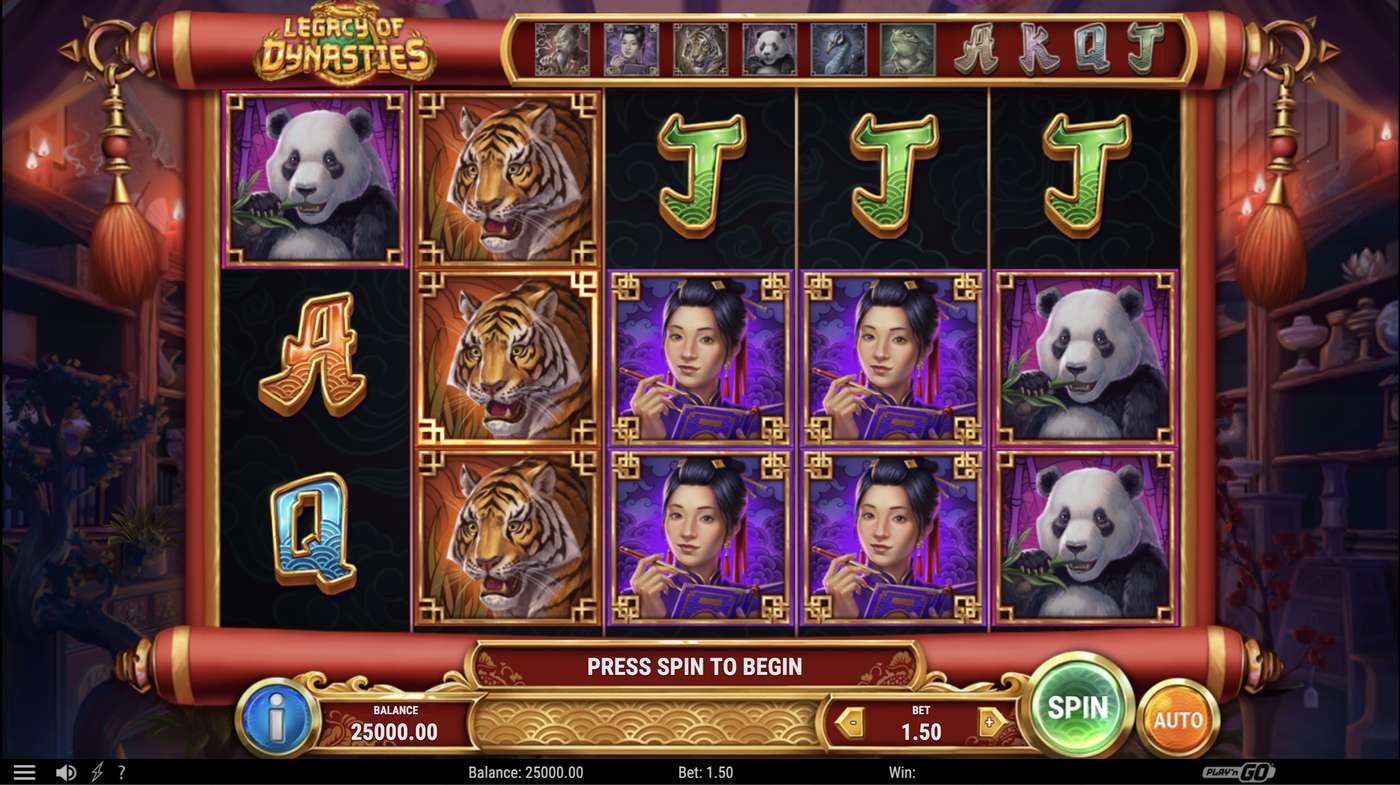This screenshot has height=785, width=1400.
Task: Click the PRESS SPIN TO BEGIN banner
Action: coord(694,666)
